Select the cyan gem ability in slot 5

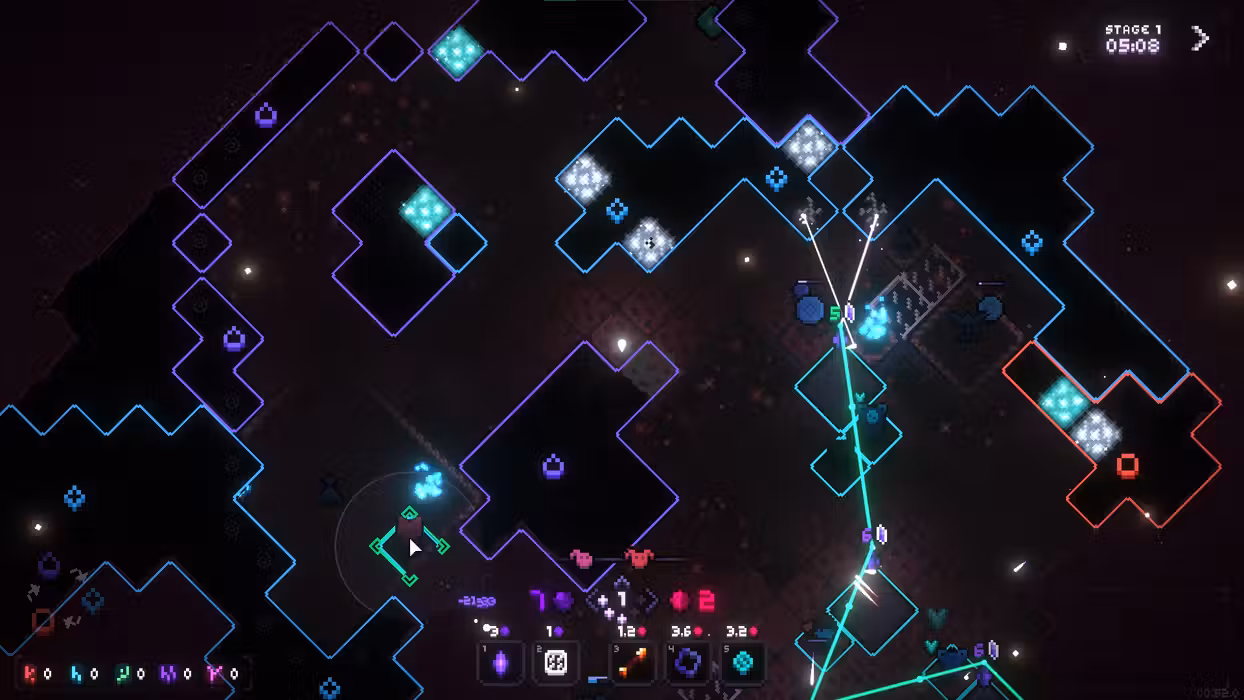tap(744, 663)
